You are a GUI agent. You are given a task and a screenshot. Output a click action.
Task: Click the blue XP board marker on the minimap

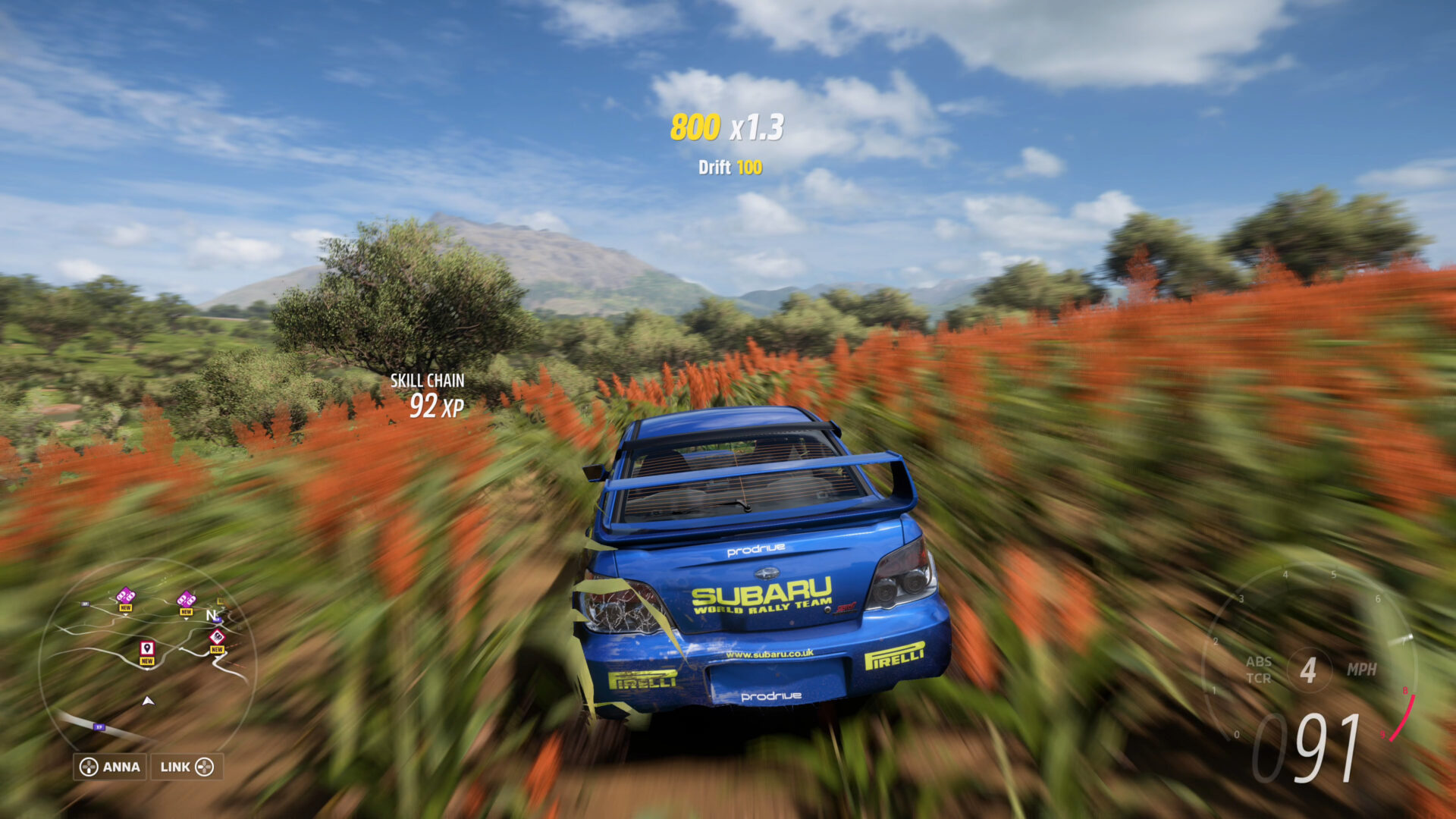(x=99, y=726)
